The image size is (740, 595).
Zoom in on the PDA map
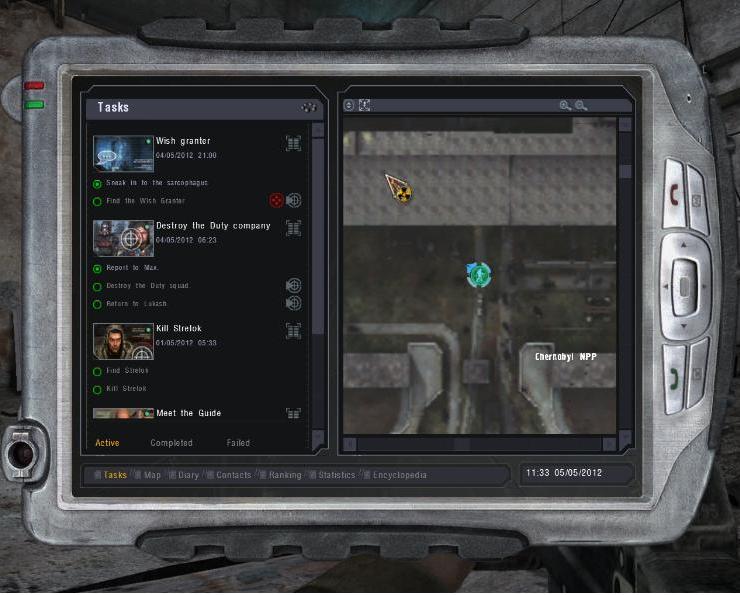(565, 105)
